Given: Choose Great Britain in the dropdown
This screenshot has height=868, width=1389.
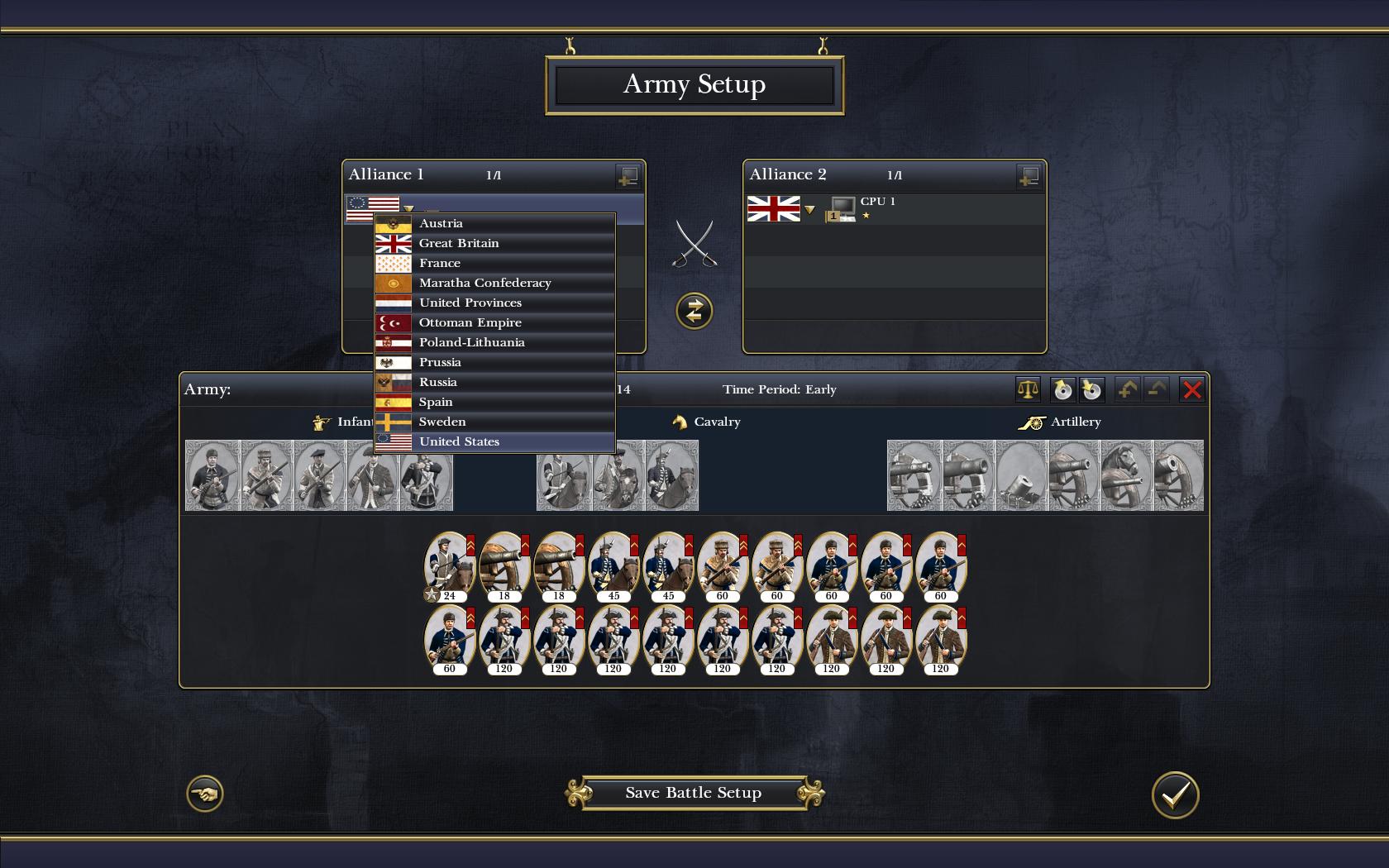Looking at the screenshot, I should (494, 243).
